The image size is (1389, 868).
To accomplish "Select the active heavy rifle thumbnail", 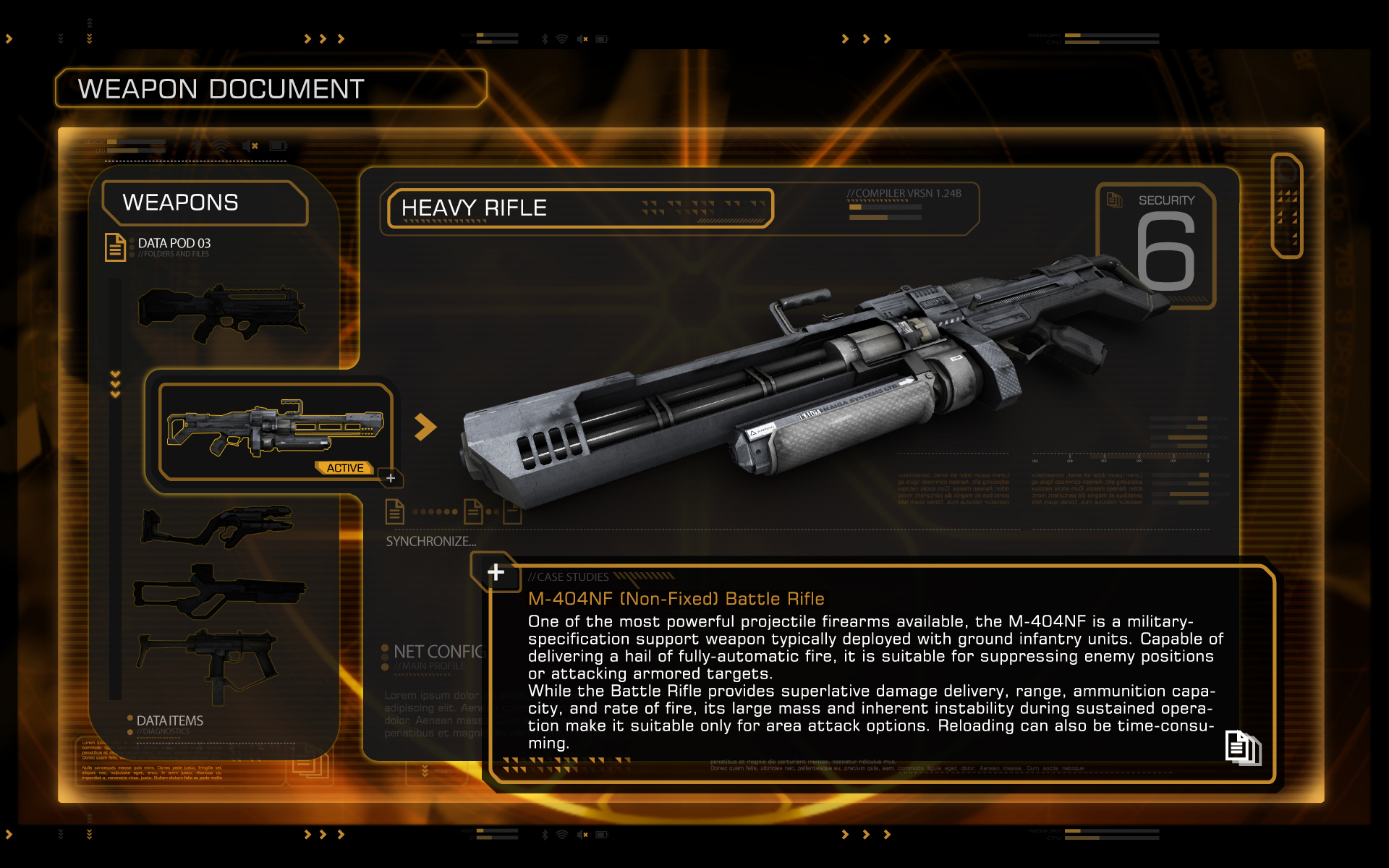I will tap(275, 431).
